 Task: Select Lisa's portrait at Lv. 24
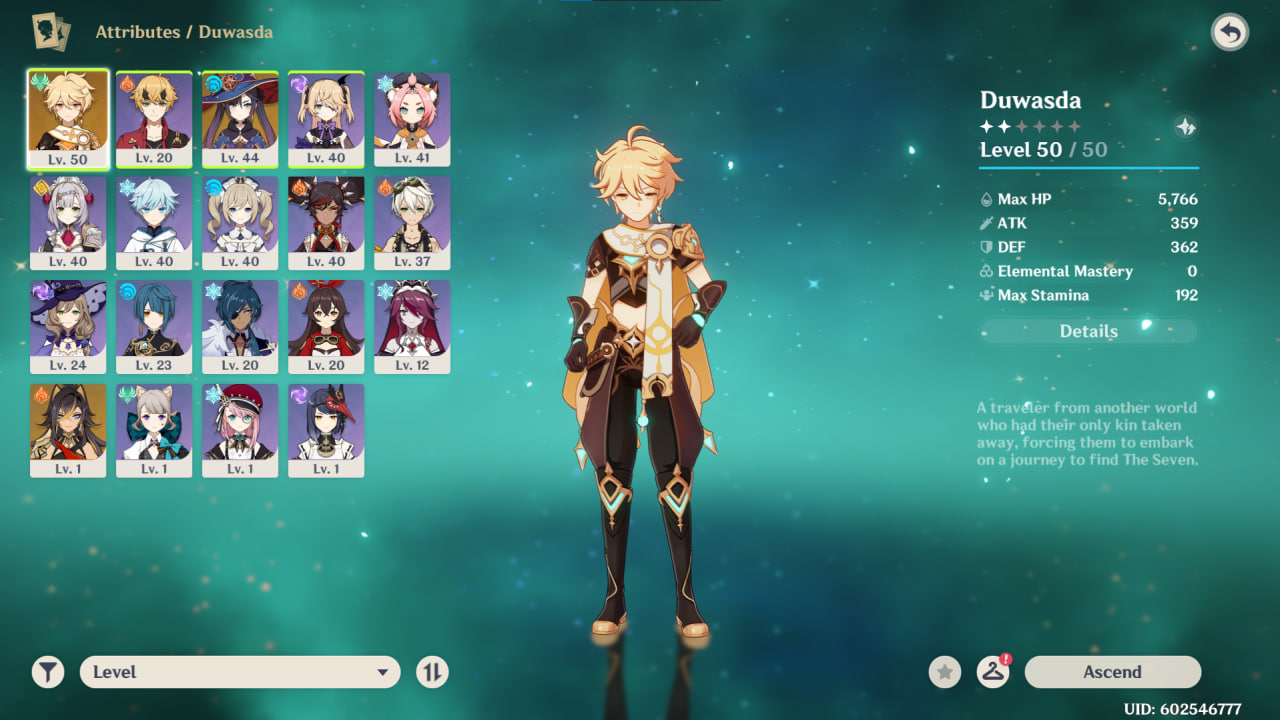coord(68,326)
